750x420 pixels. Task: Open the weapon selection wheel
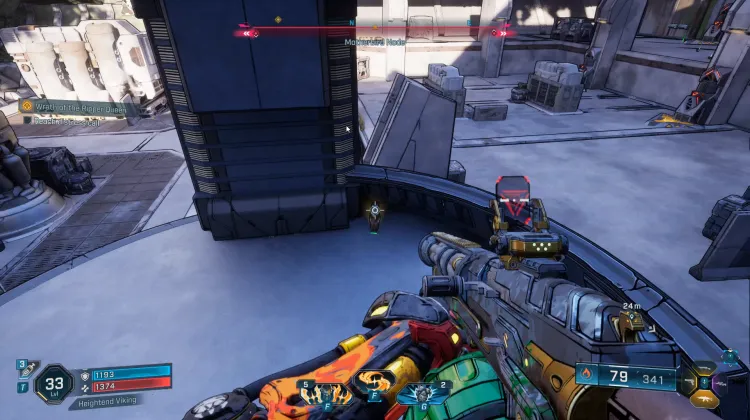point(703,380)
